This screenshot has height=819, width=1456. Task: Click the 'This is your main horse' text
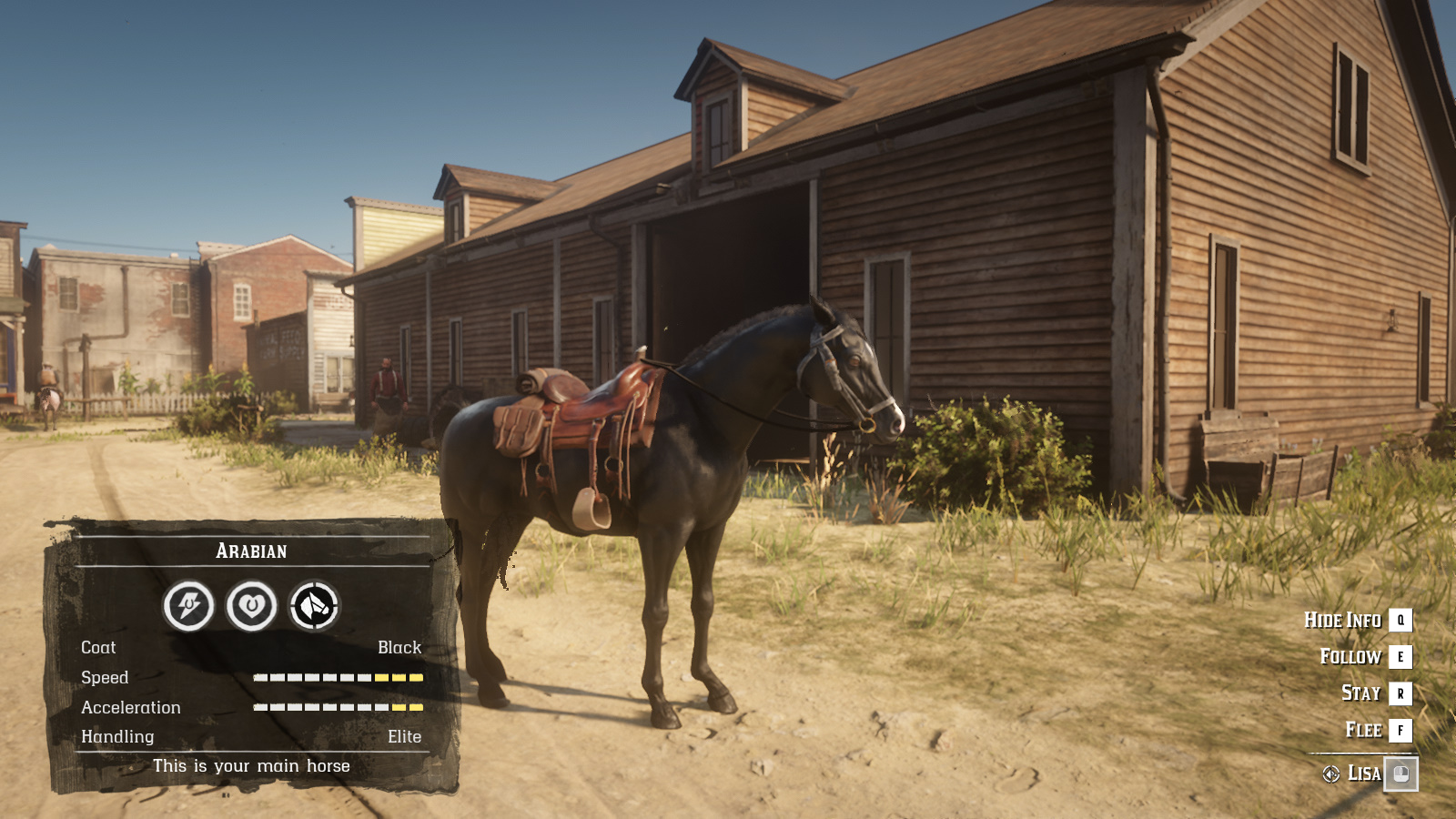coord(252,765)
